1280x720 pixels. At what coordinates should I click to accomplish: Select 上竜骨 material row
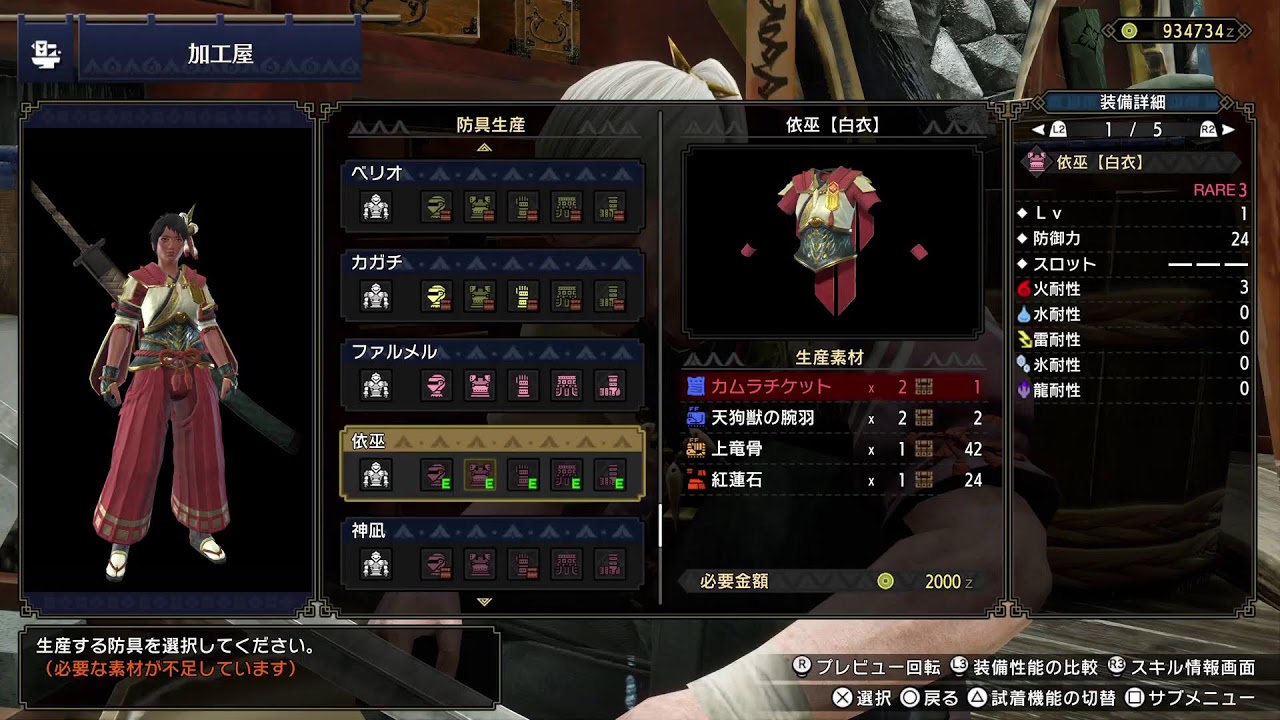click(832, 449)
